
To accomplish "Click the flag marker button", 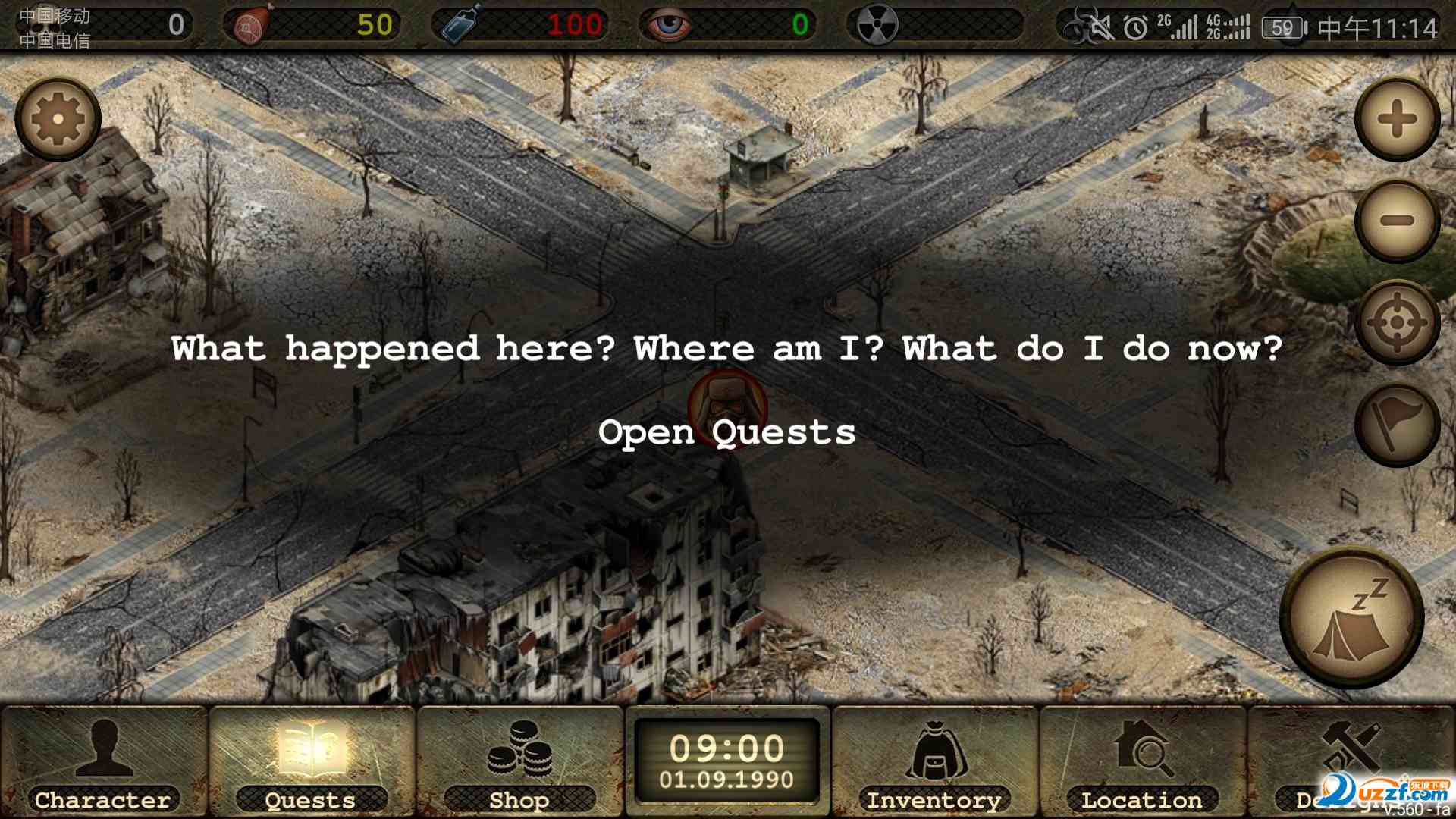I will pos(1397,425).
